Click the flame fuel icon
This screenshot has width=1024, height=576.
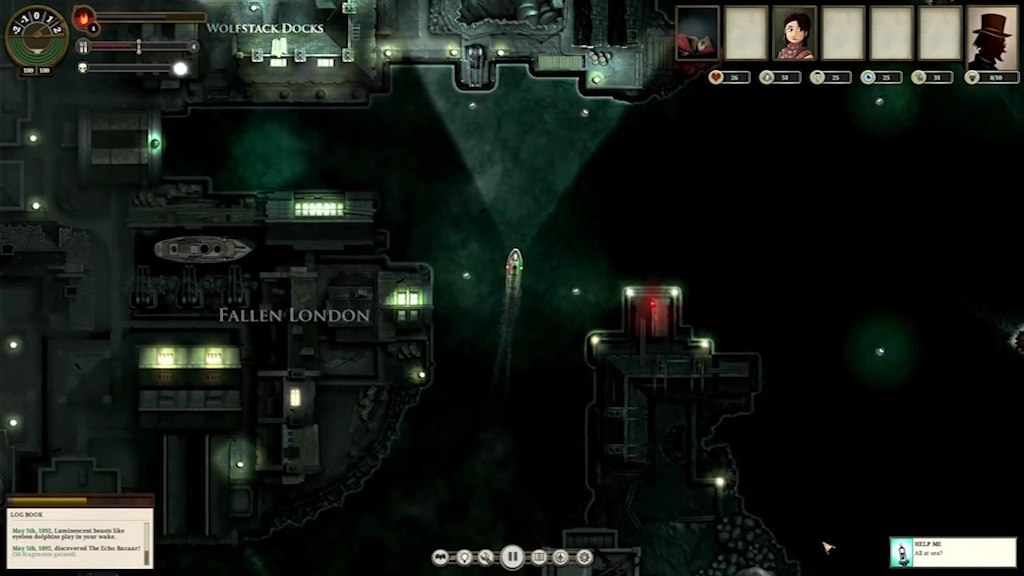click(x=84, y=18)
